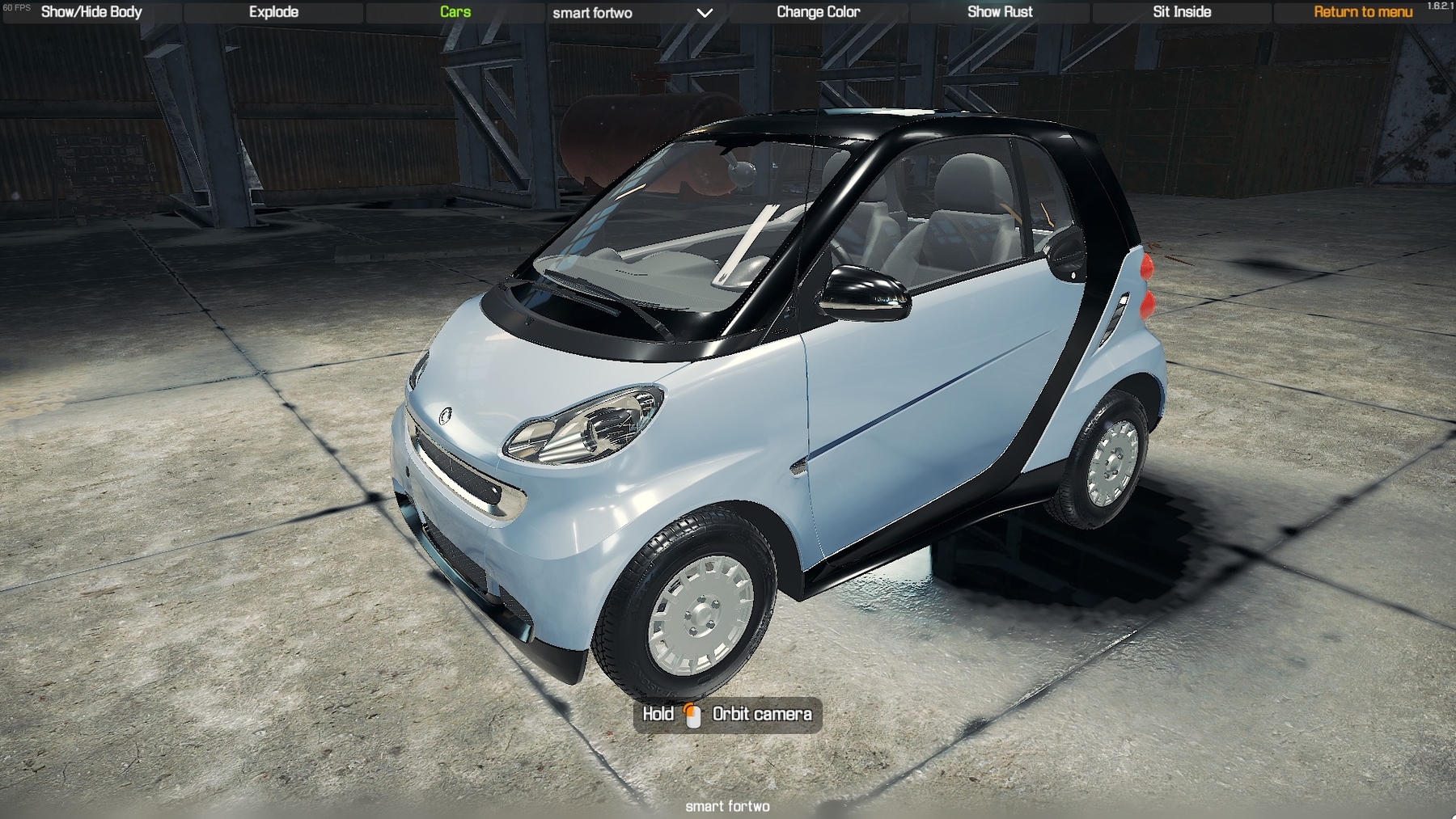Toggle the Show/Hide Body option
The width and height of the screenshot is (1456, 819).
91,12
